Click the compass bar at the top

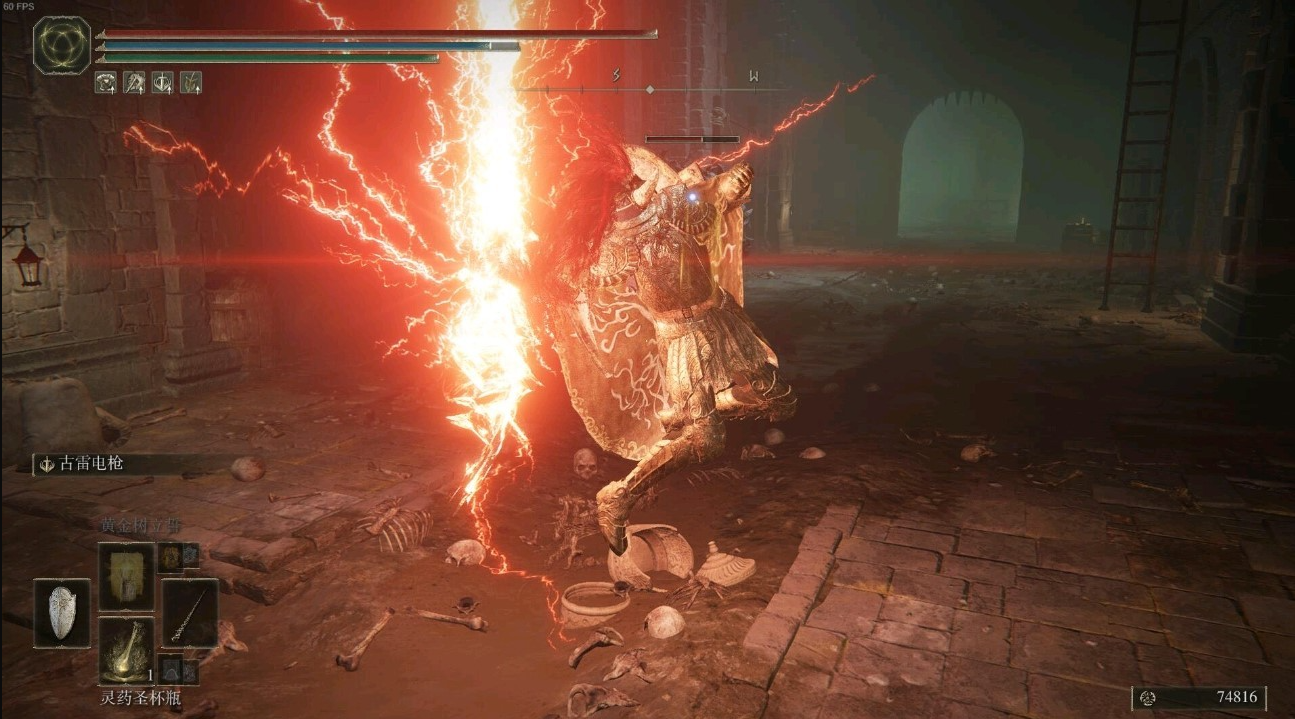pyautogui.click(x=650, y=90)
